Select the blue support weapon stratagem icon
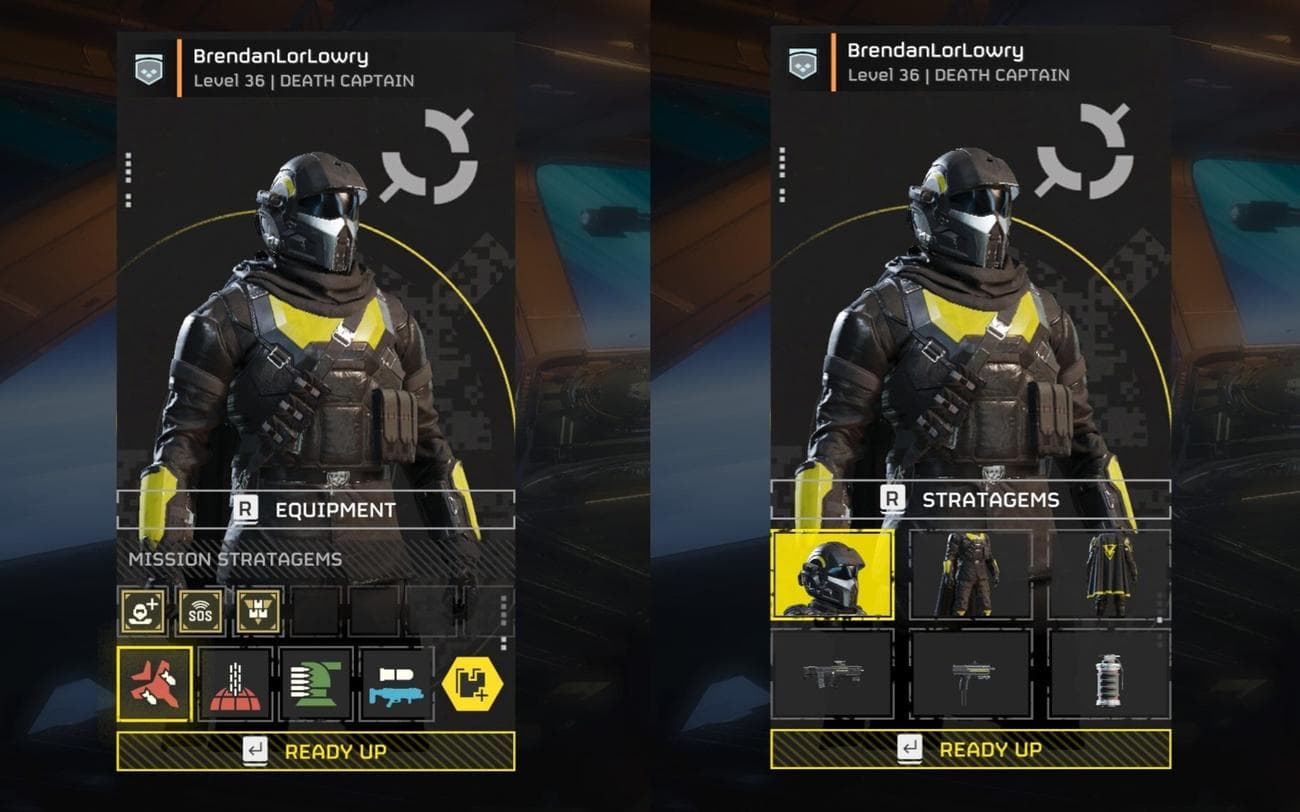This screenshot has height=812, width=1300. [394, 685]
